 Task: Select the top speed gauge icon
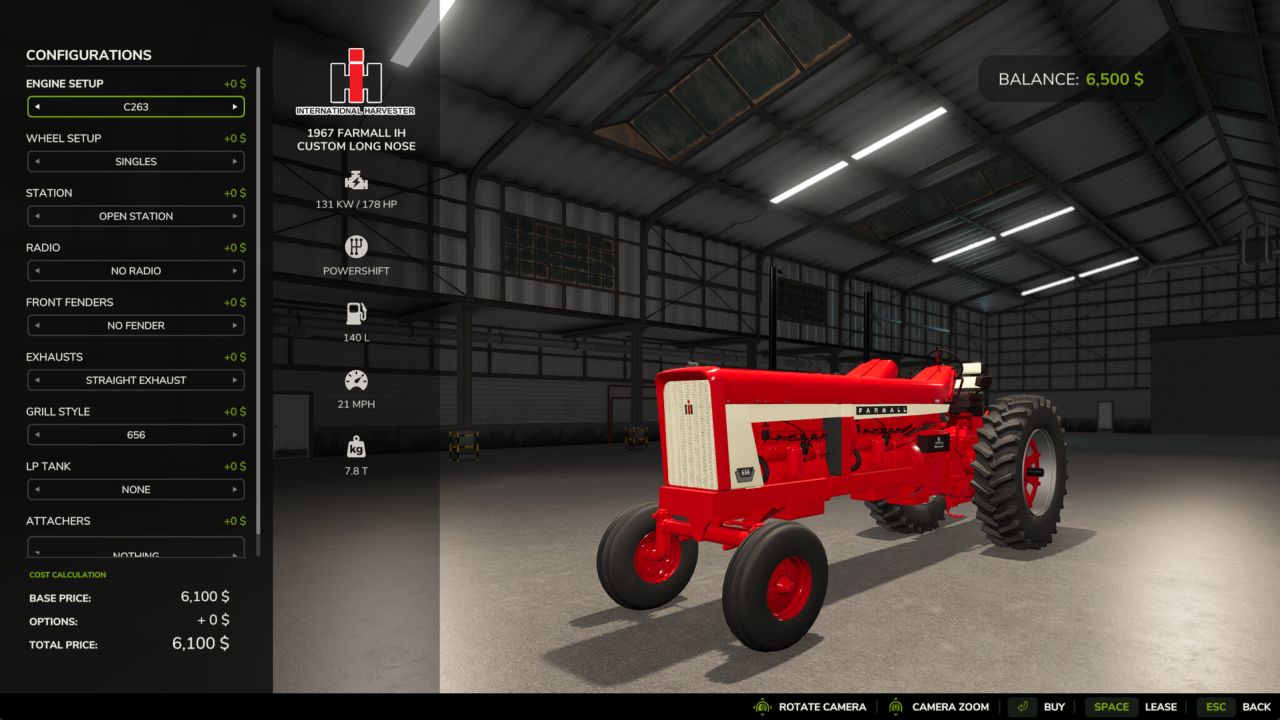point(356,380)
